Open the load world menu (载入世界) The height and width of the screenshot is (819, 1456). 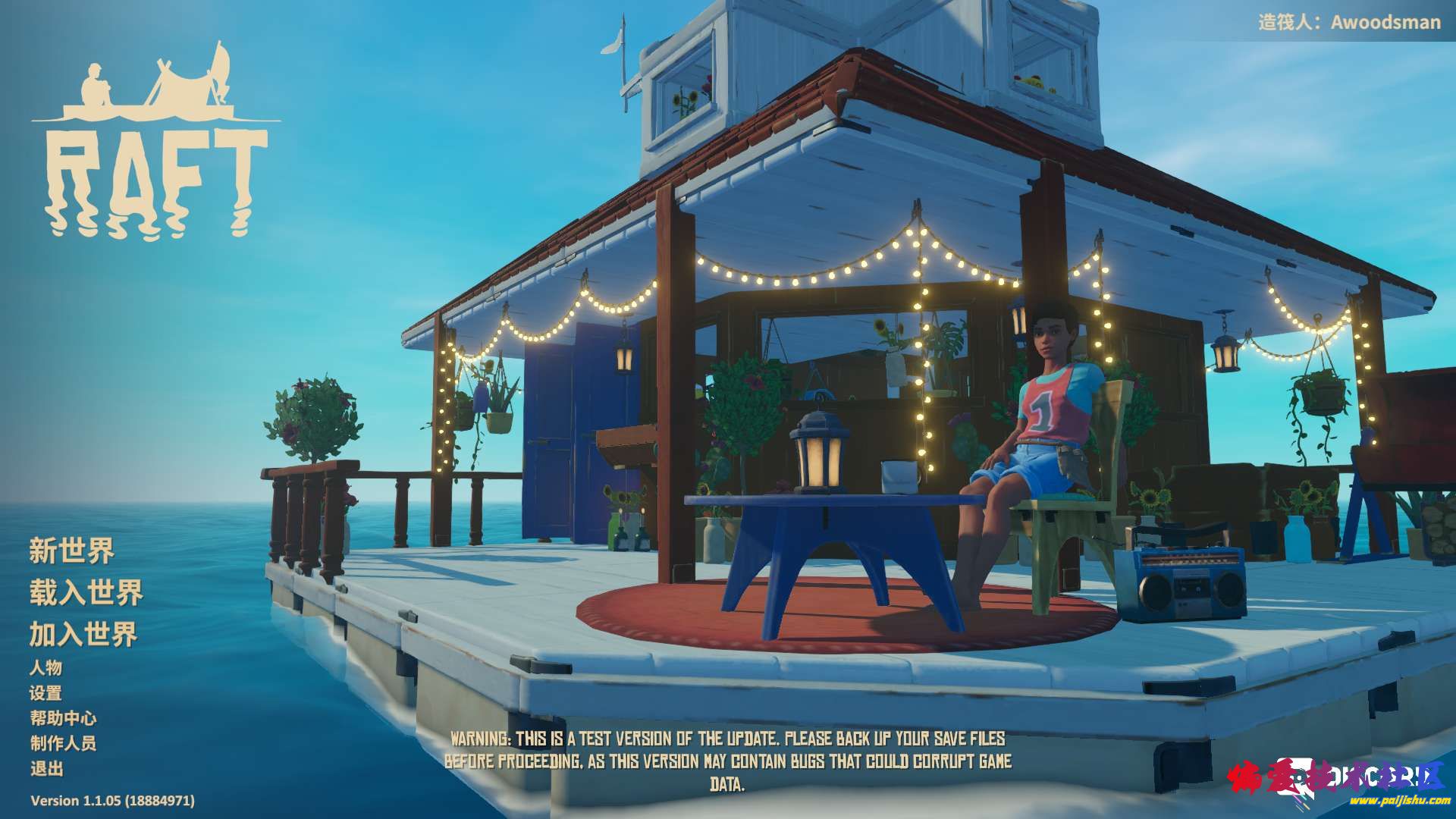pos(86,592)
